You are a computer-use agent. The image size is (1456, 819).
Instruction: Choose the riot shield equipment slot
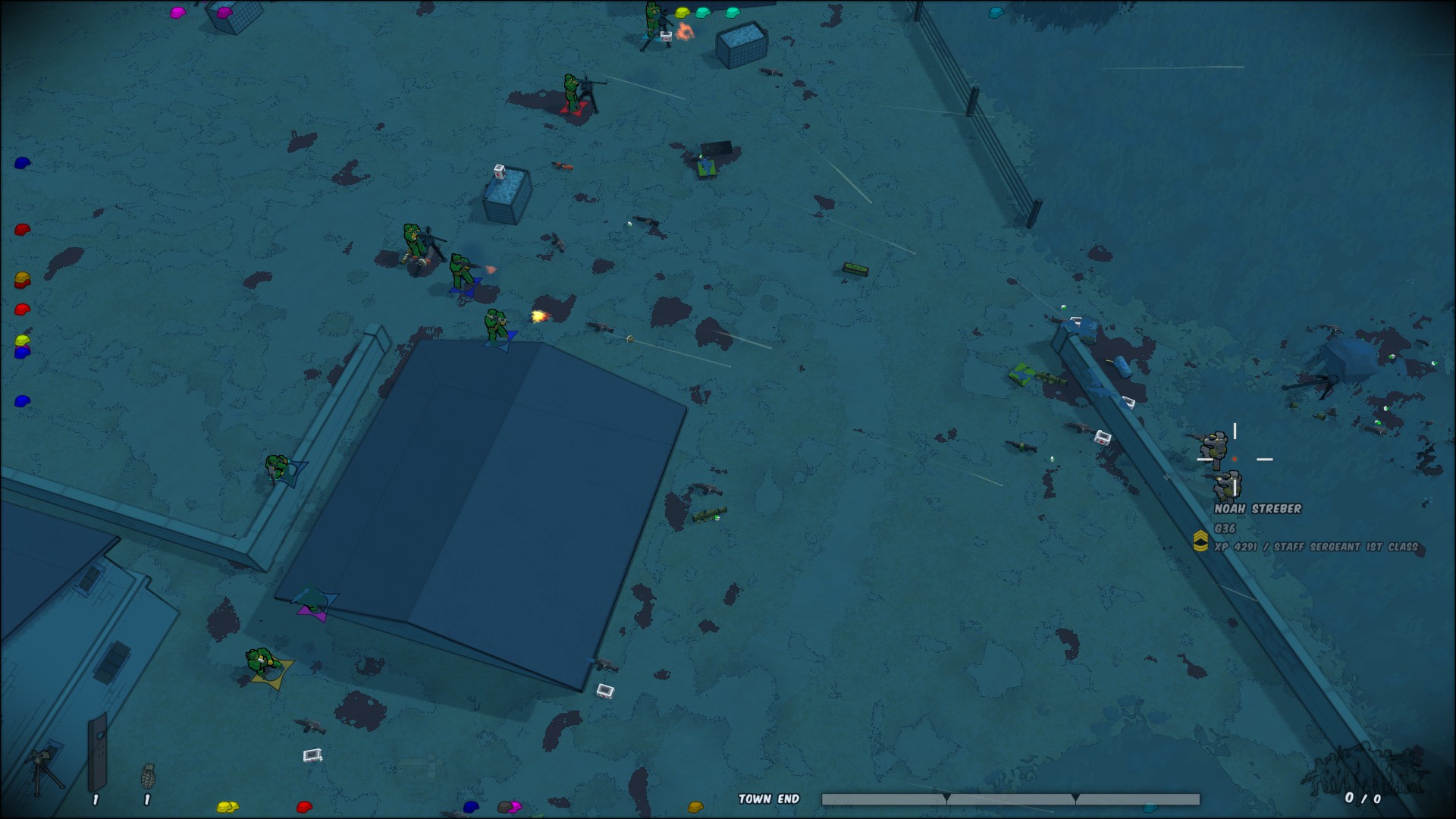coord(97,754)
